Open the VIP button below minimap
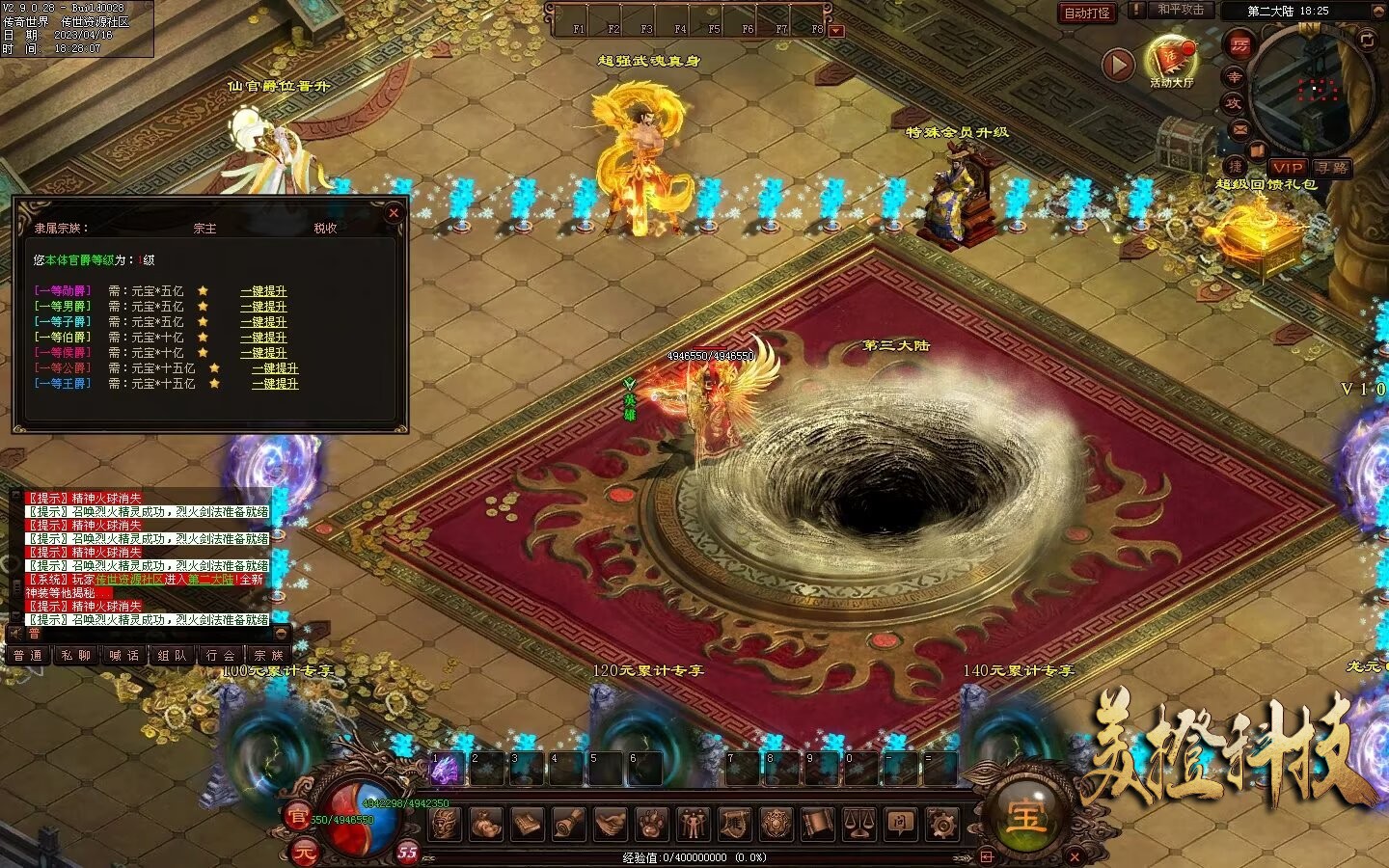This screenshot has height=868, width=1389. 1288,168
